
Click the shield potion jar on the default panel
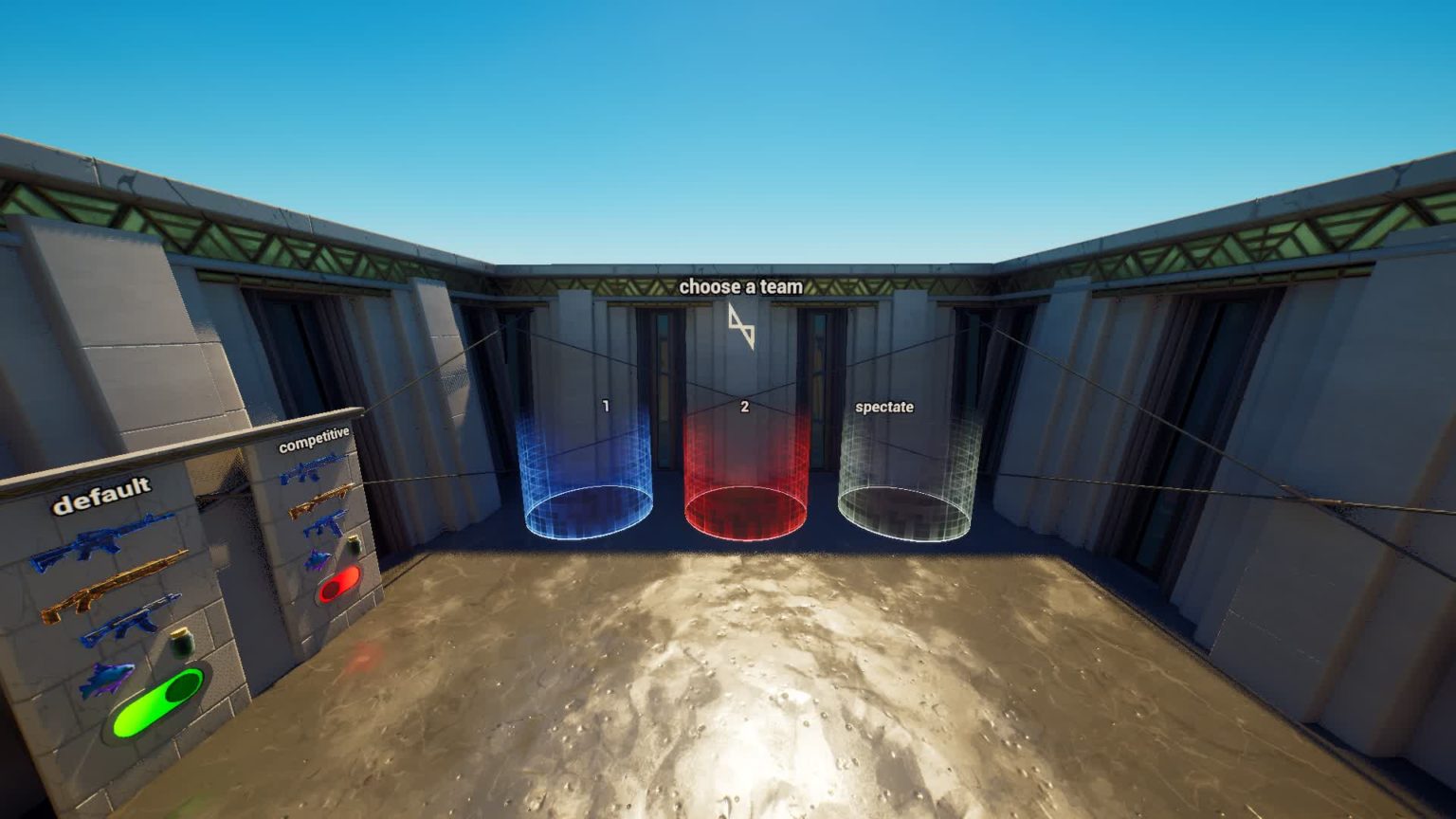(182, 643)
